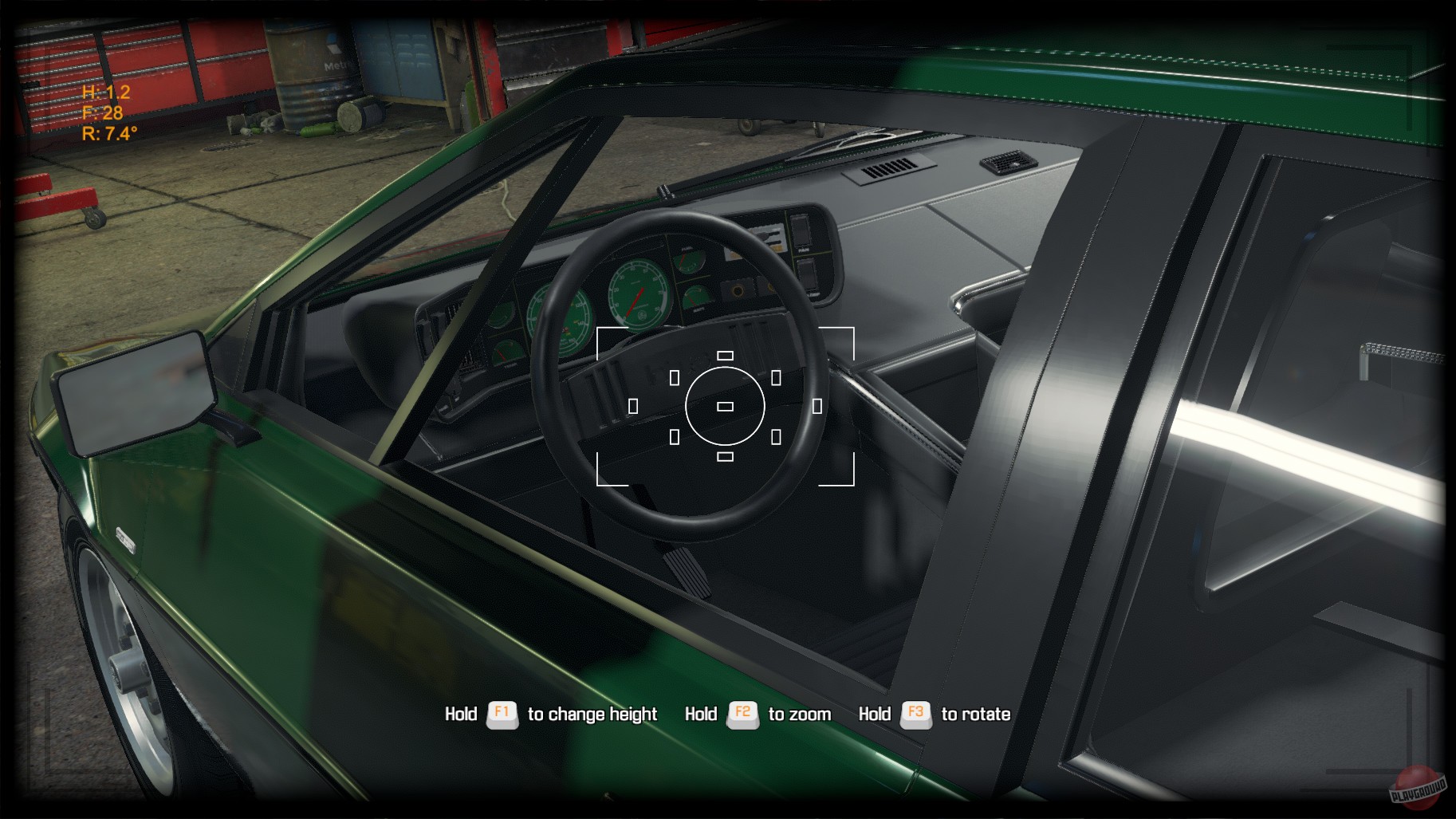1456x819 pixels.
Task: Click the F2 key icon for zooming
Action: coord(743,714)
